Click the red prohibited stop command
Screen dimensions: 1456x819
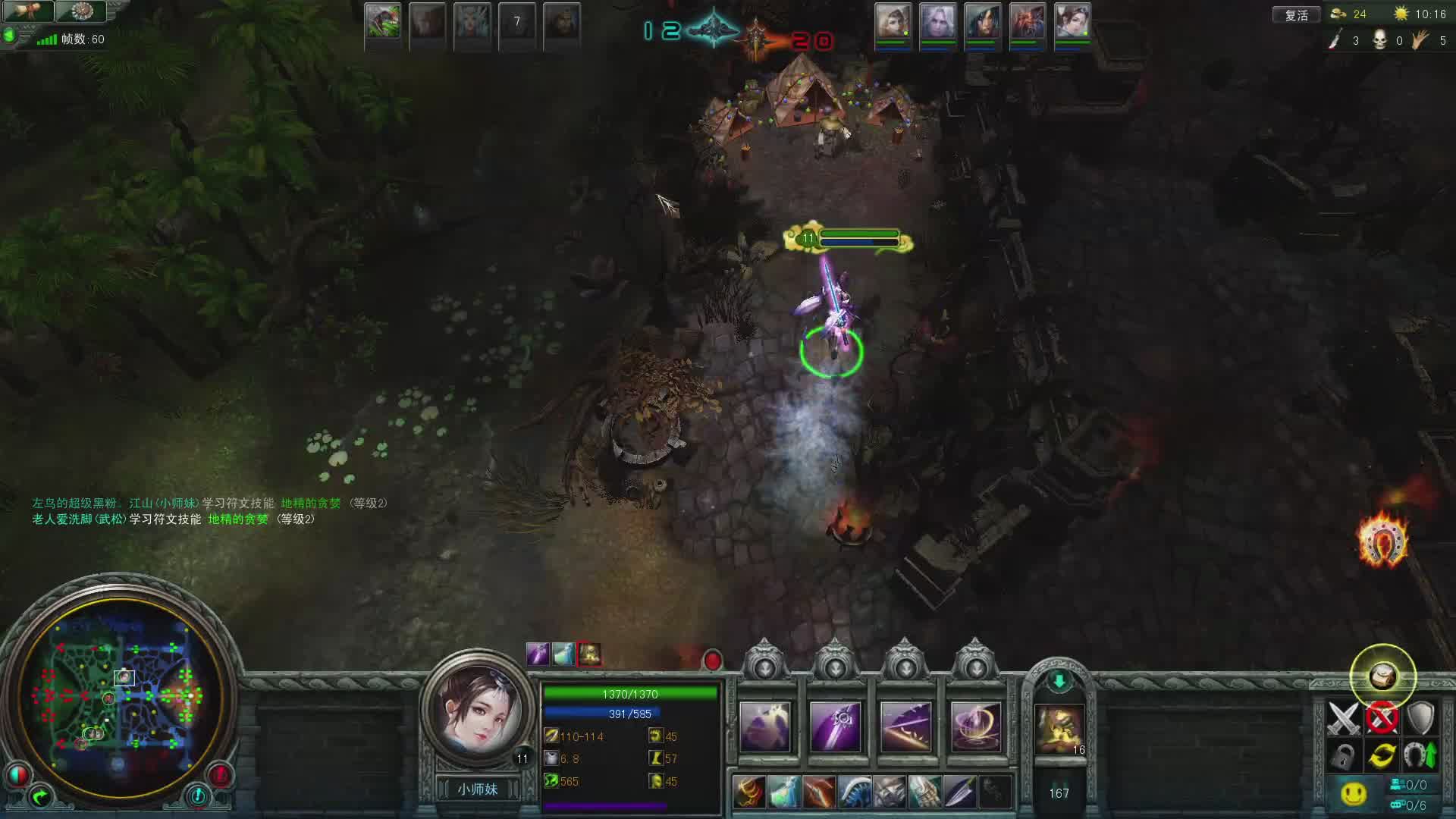pos(1382,718)
